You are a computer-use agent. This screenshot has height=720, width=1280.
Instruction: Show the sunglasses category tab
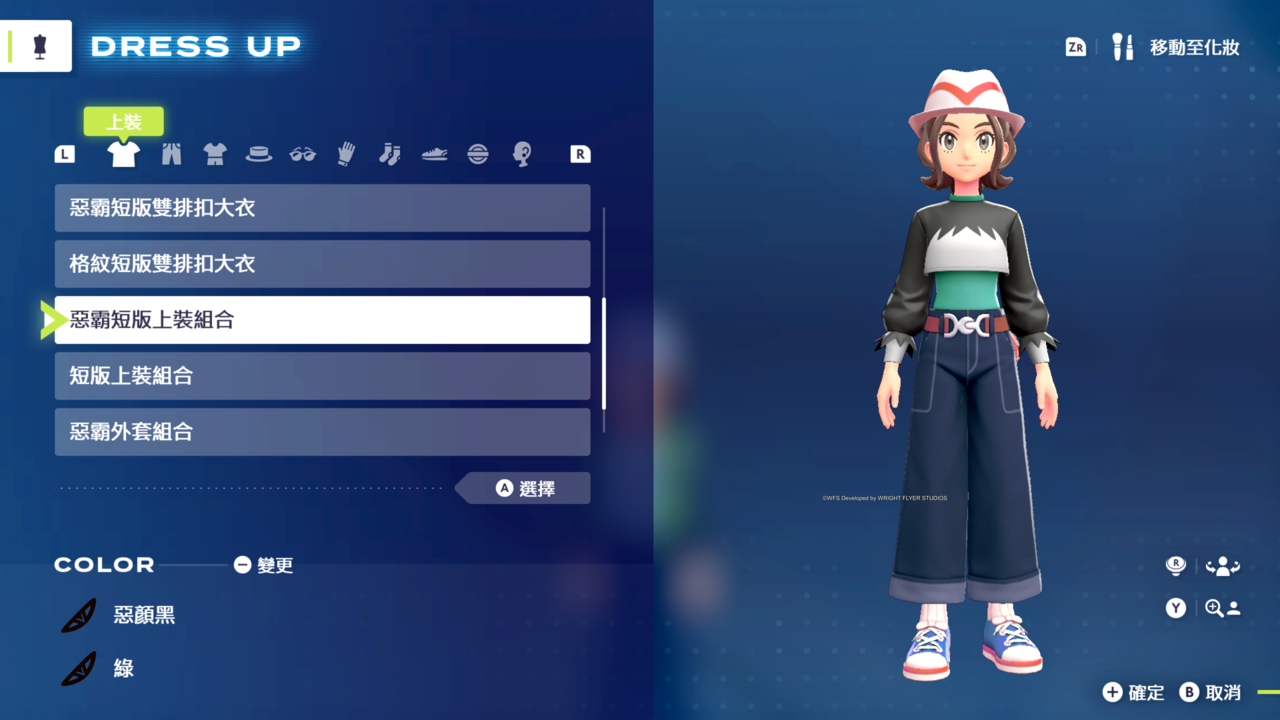click(302, 154)
